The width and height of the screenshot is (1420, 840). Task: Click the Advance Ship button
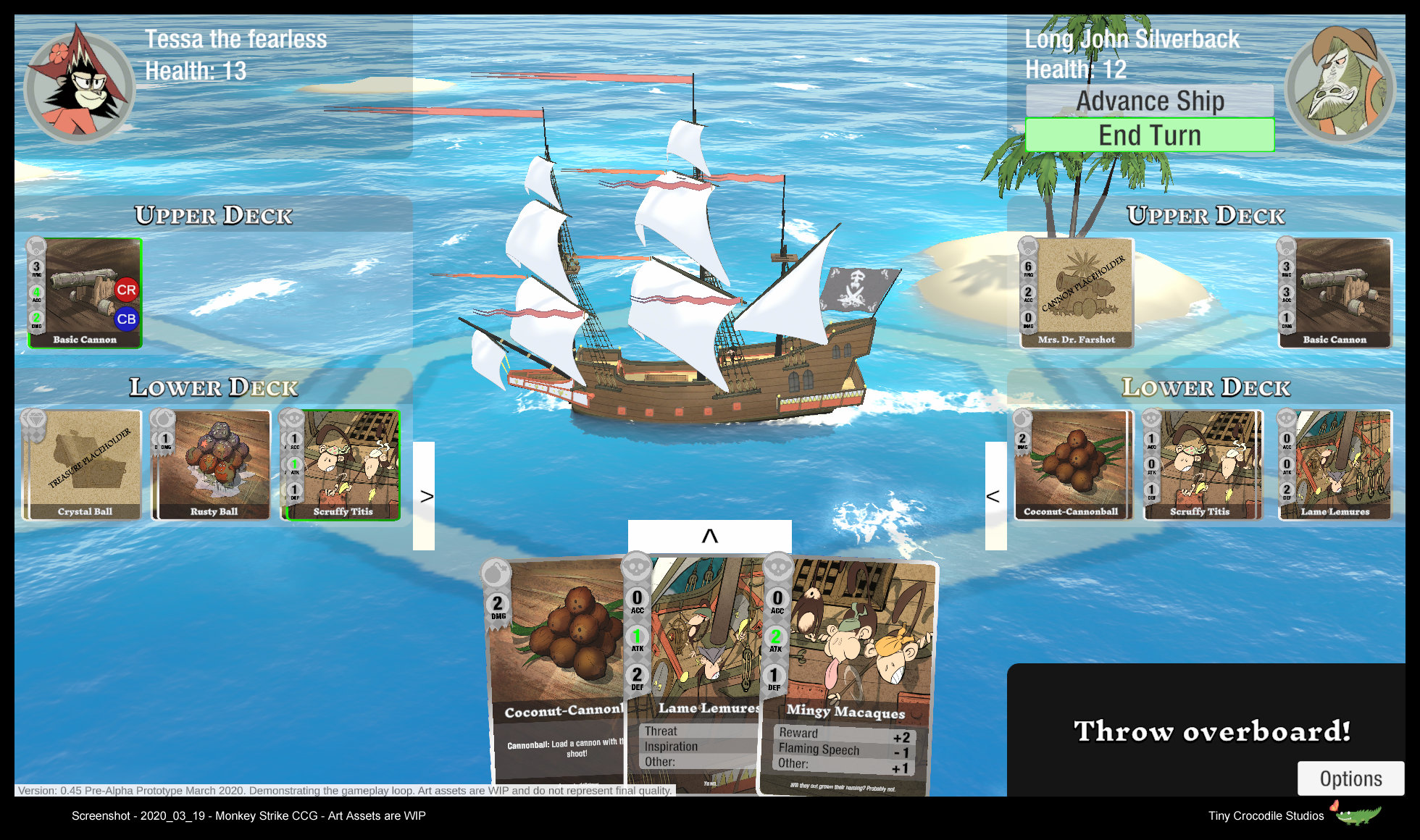1150,101
